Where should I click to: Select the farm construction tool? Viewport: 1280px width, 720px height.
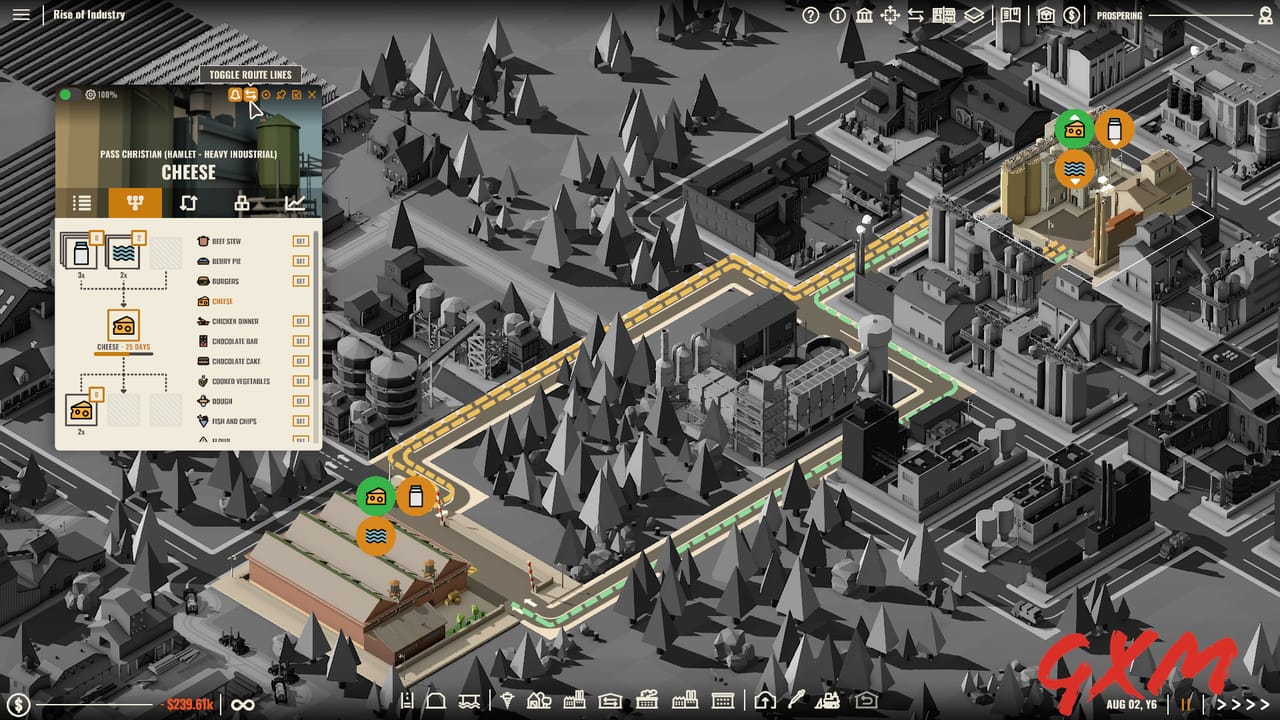537,702
